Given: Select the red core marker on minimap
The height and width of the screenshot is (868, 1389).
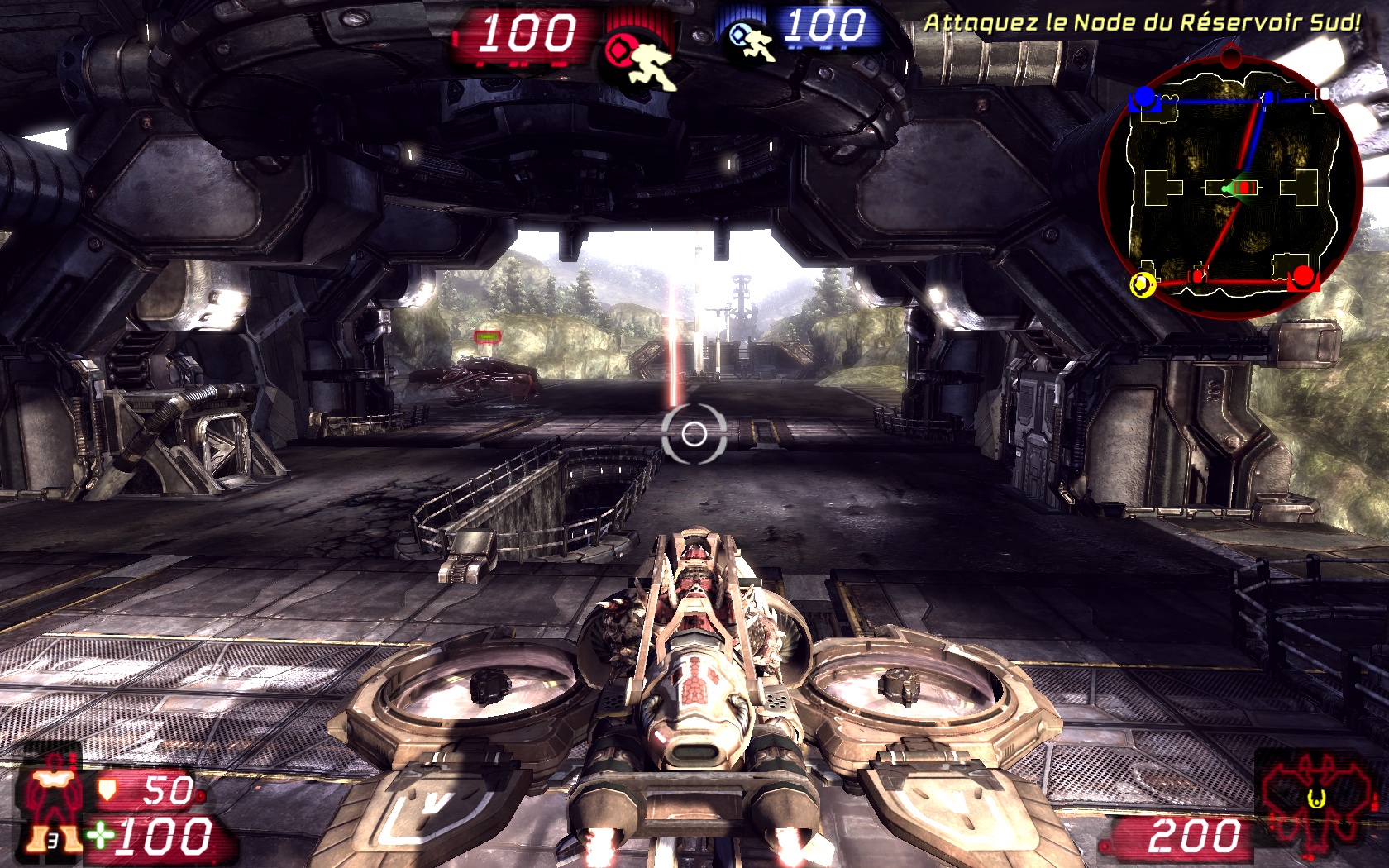Looking at the screenshot, I should (x=1303, y=275).
